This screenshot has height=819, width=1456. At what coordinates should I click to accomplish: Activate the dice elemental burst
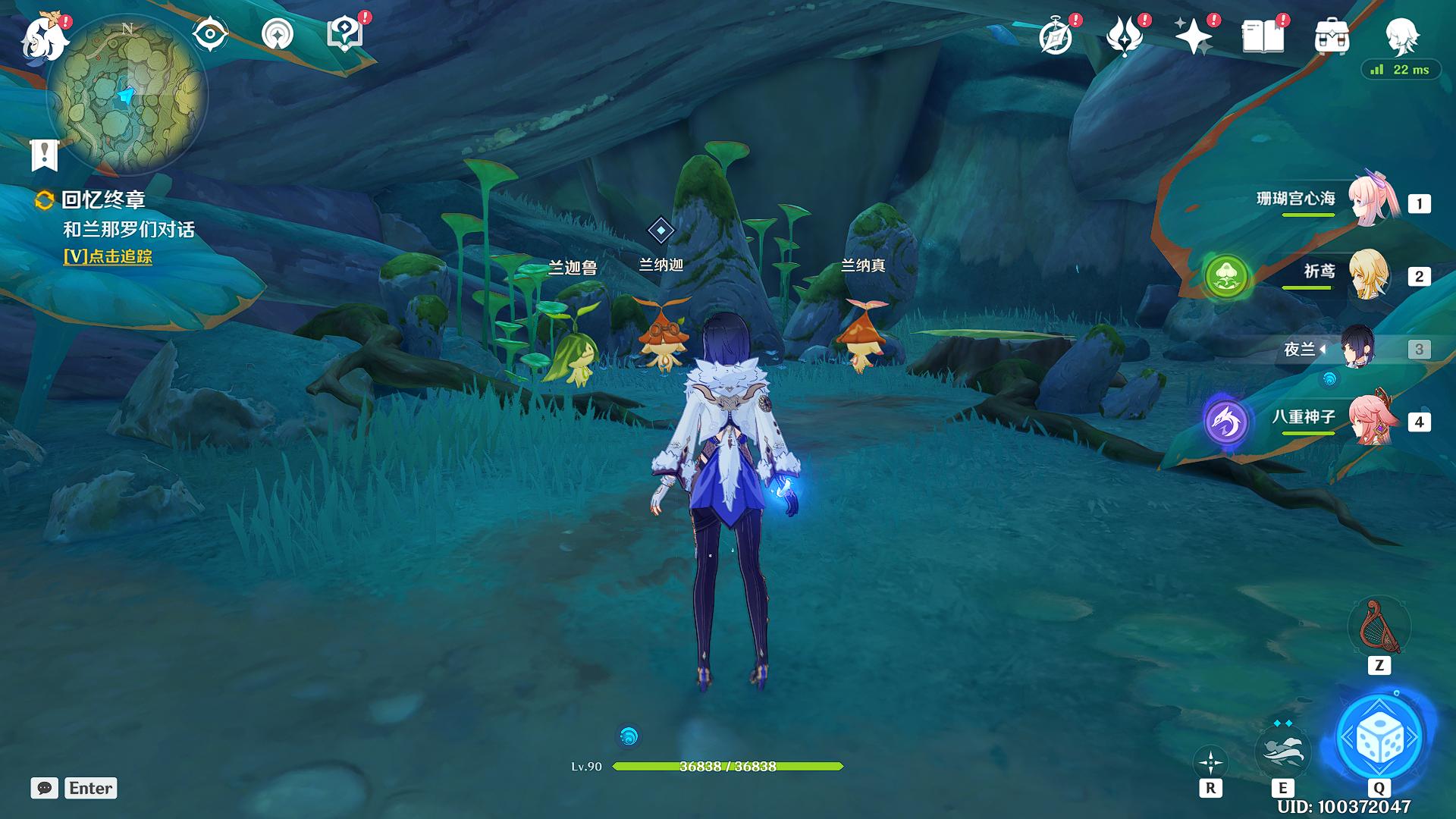coord(1379,737)
